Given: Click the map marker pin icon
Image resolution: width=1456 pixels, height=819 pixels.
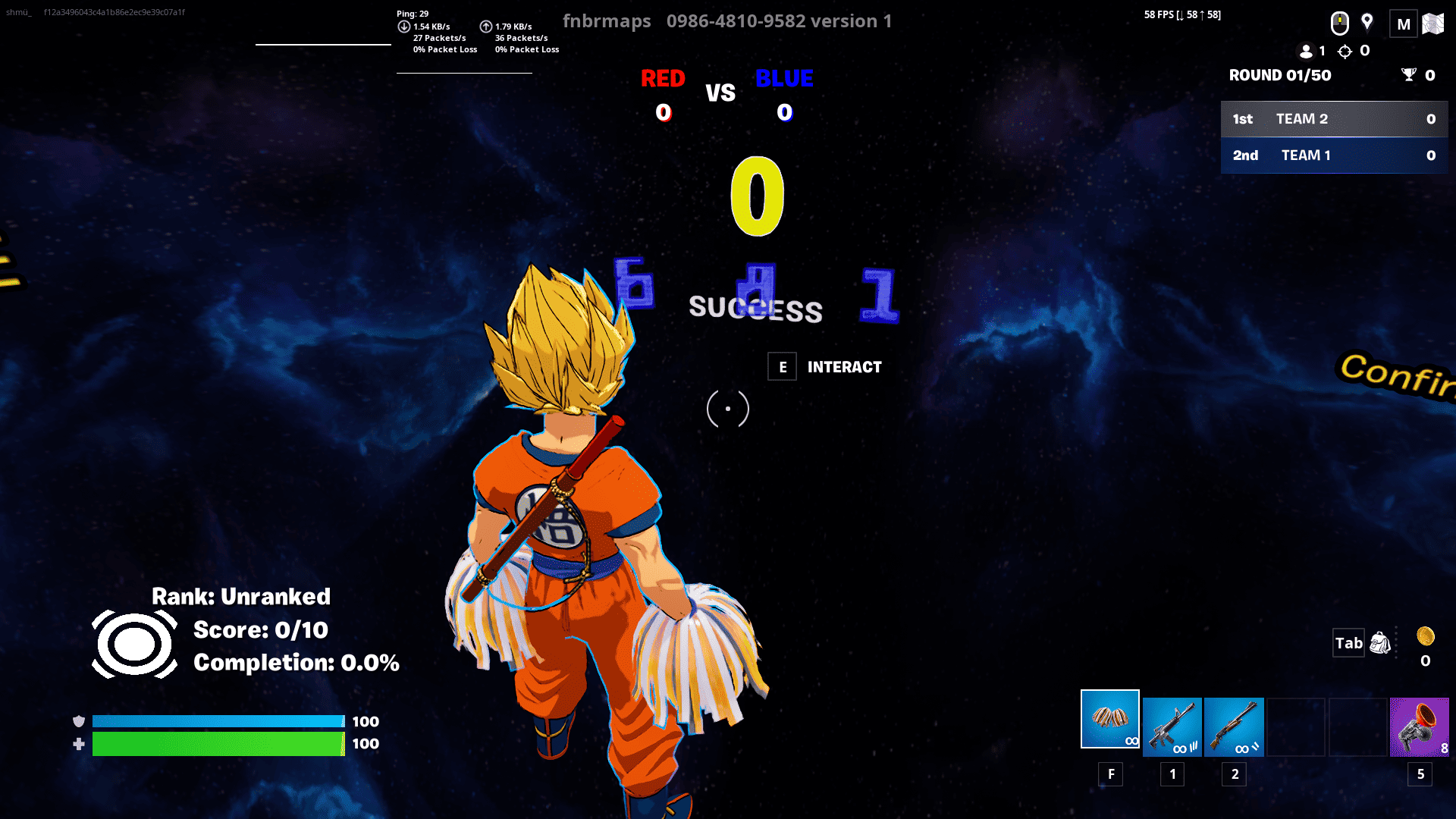Looking at the screenshot, I should (x=1367, y=22).
